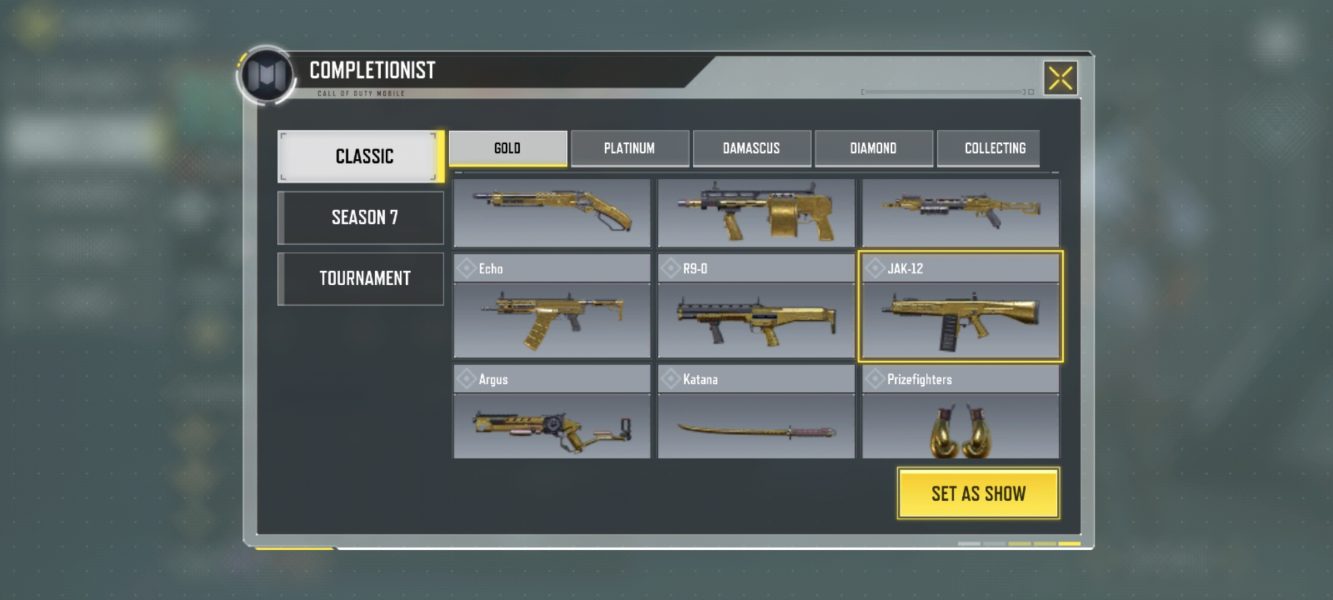1333x600 pixels.
Task: Close the Completionist window
Action: click(x=1060, y=78)
